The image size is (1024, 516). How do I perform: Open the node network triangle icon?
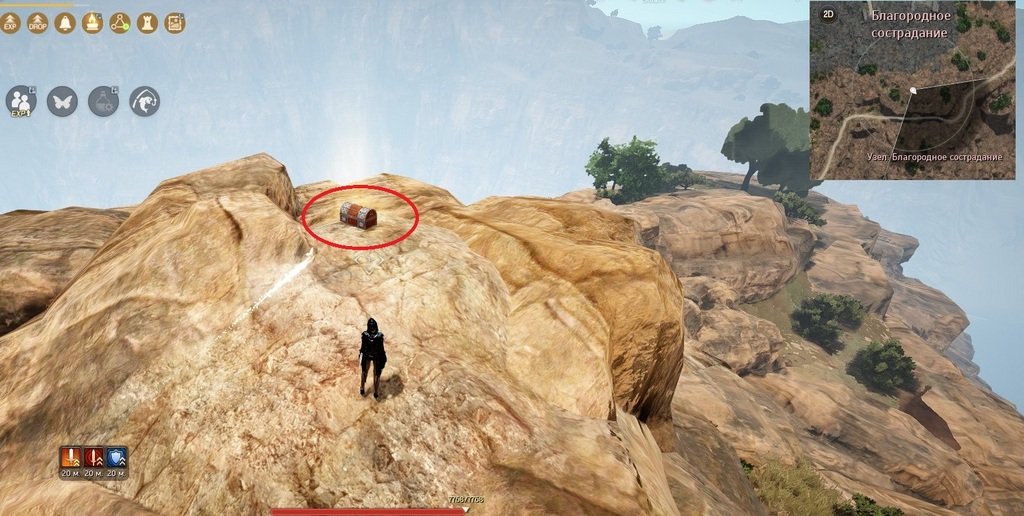pyautogui.click(x=119, y=23)
